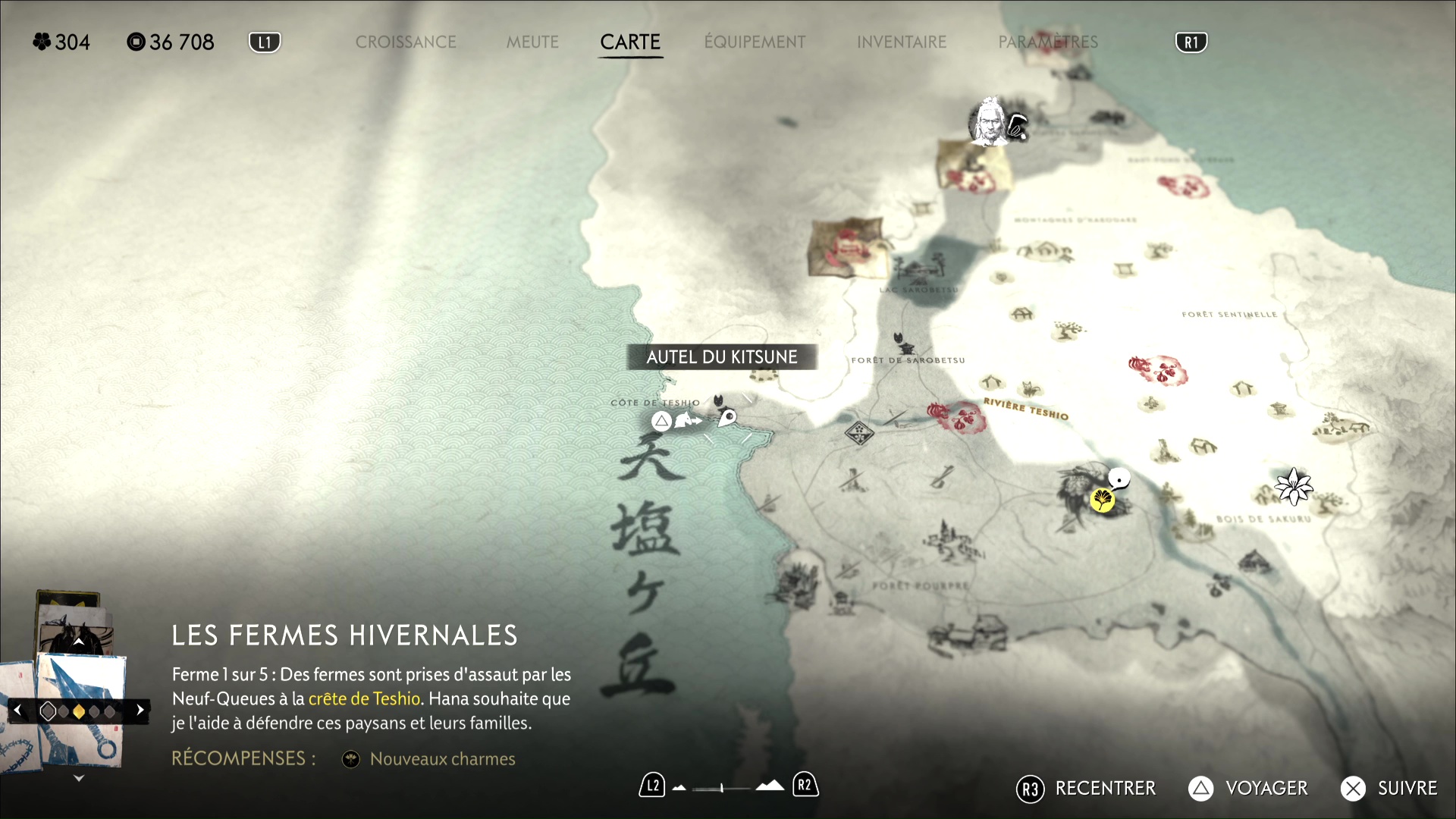Select the torn parchment map piece marker

click(847, 247)
